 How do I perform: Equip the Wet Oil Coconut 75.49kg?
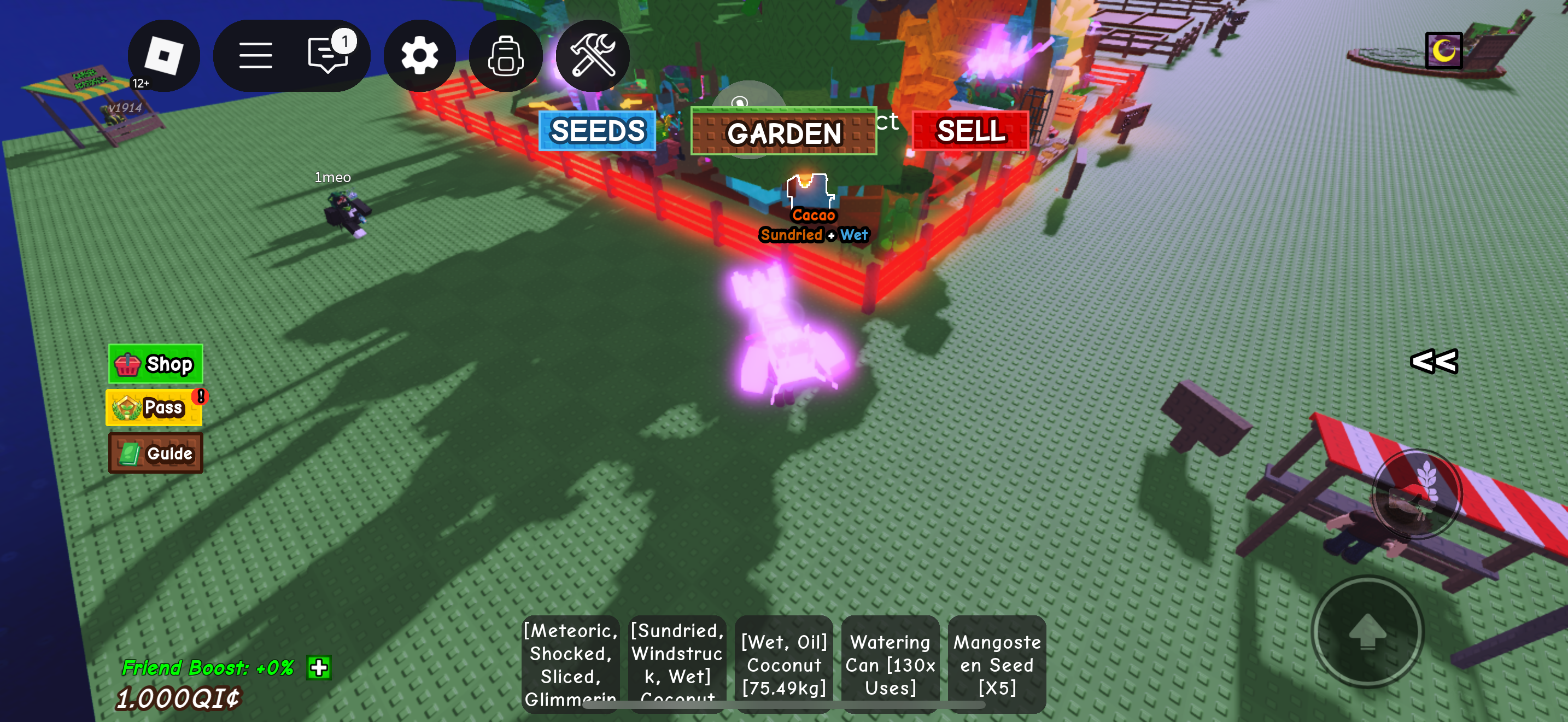pyautogui.click(x=783, y=663)
